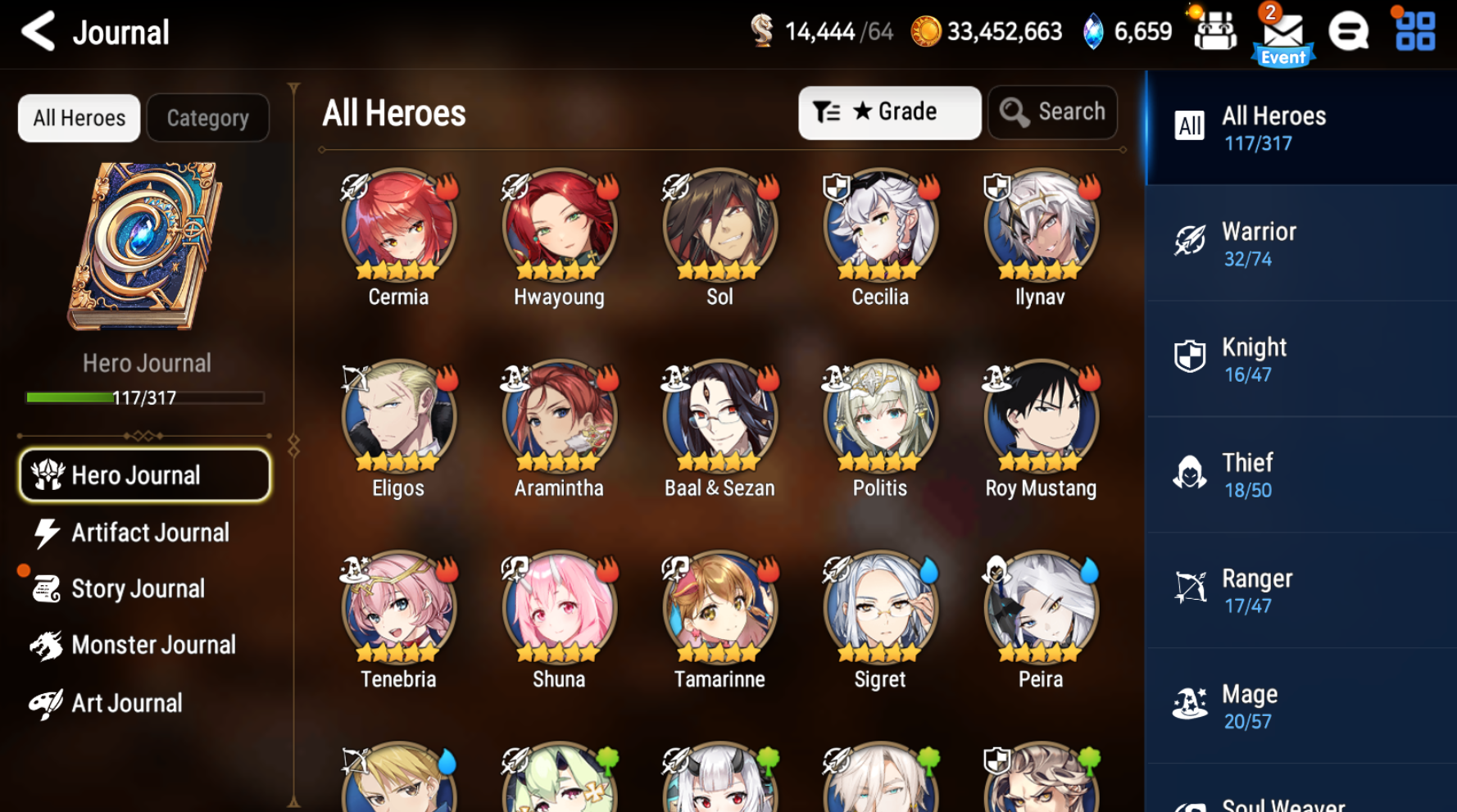Select the Ranger class filter icon
Viewport: 1457px width, 812px height.
(1190, 587)
